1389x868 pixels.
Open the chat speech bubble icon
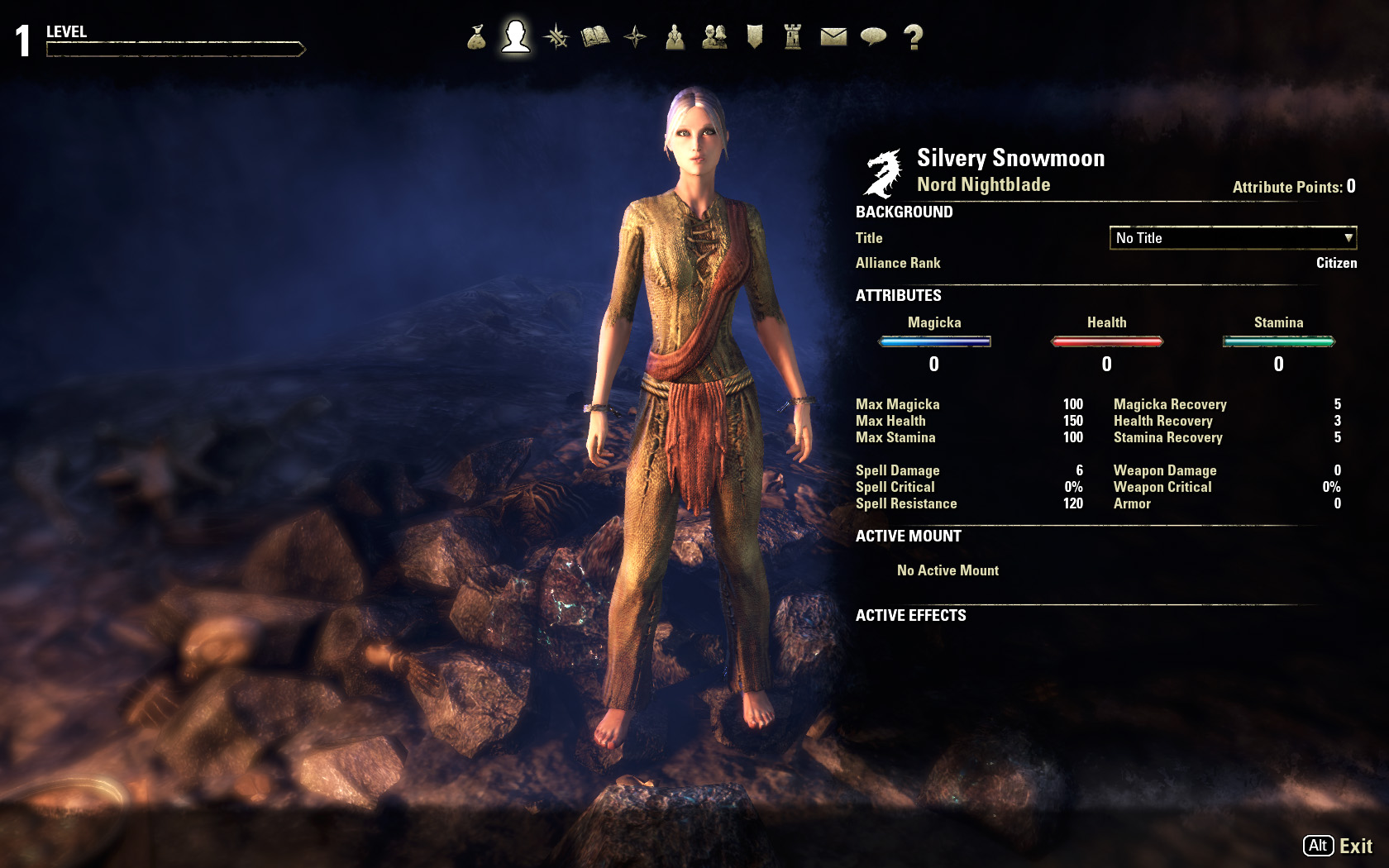pos(873,37)
